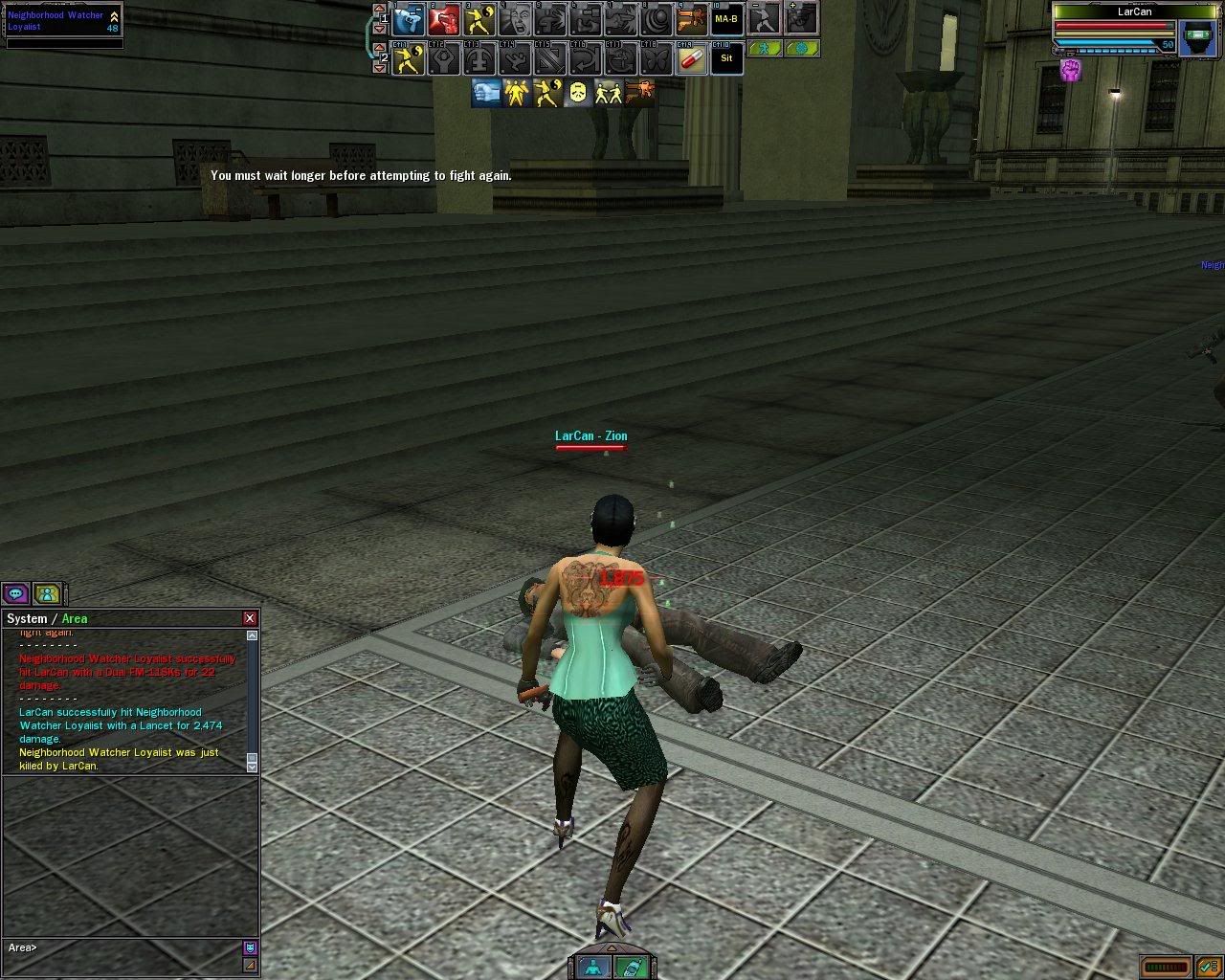Viewport: 1225px width, 980px height.
Task: Close the System / Area chat window
Action: coord(250,618)
